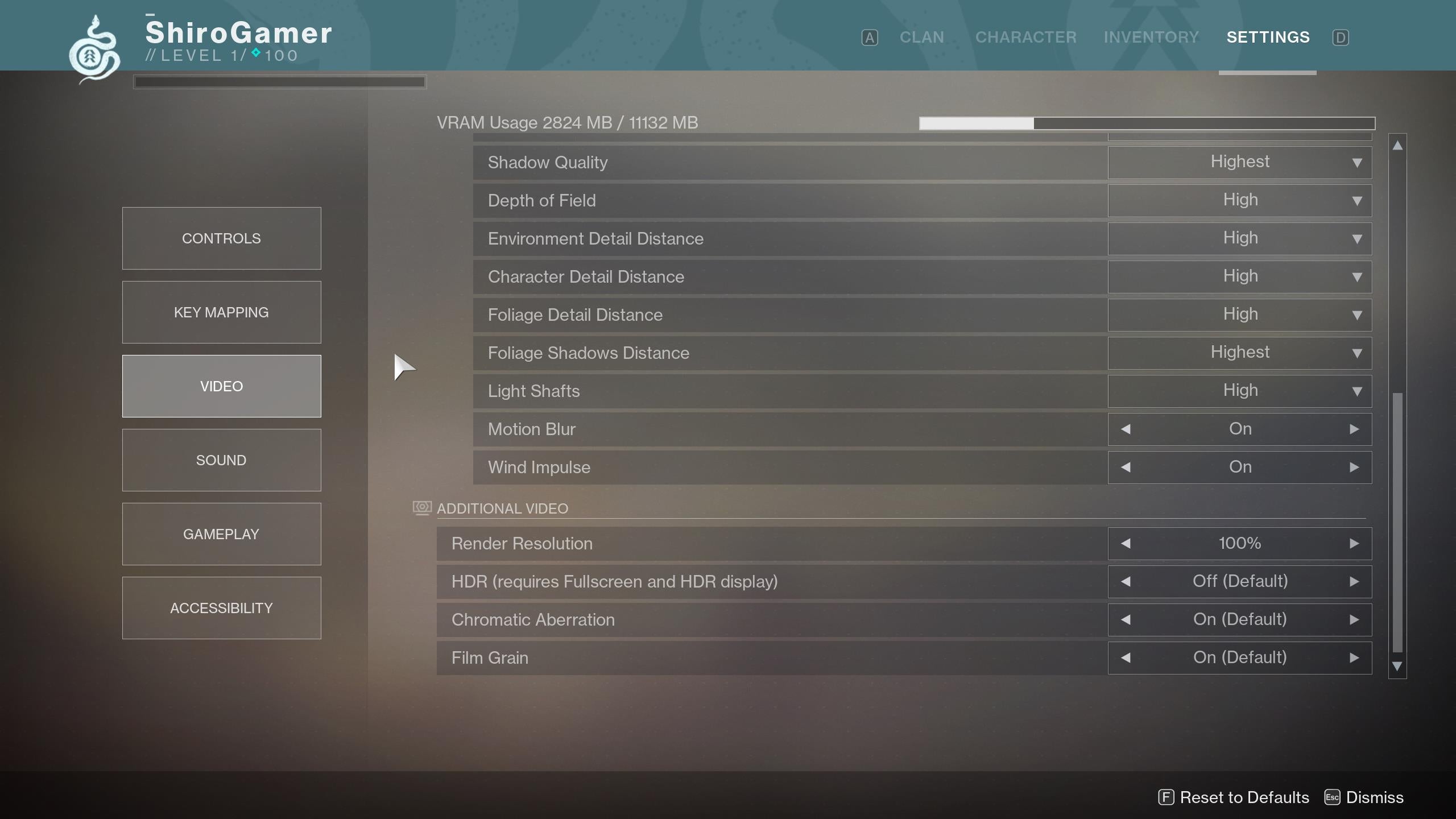The height and width of the screenshot is (819, 1456).
Task: Click the scrollbar up arrow
Action: point(1397,144)
